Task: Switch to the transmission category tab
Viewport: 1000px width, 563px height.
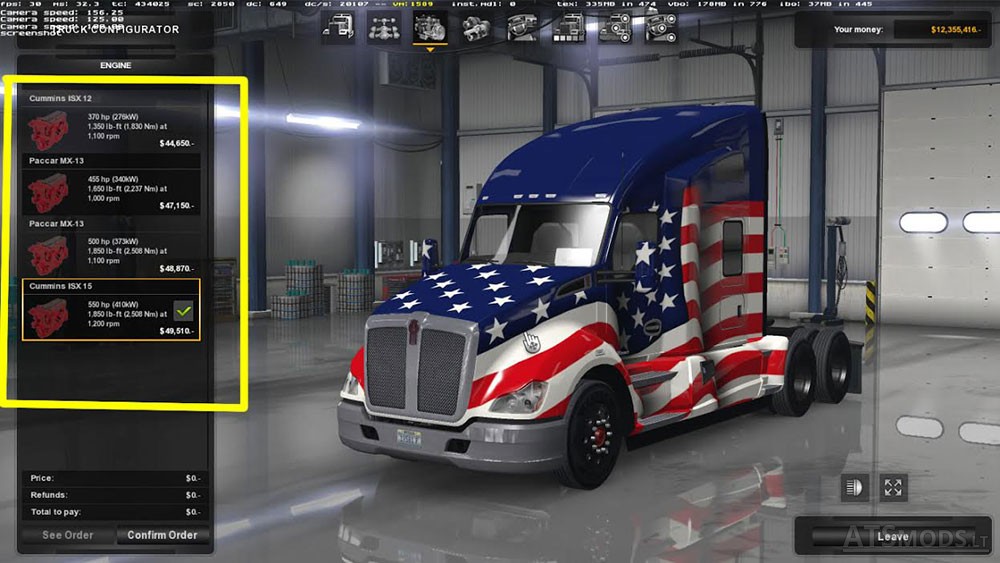Action: point(475,28)
